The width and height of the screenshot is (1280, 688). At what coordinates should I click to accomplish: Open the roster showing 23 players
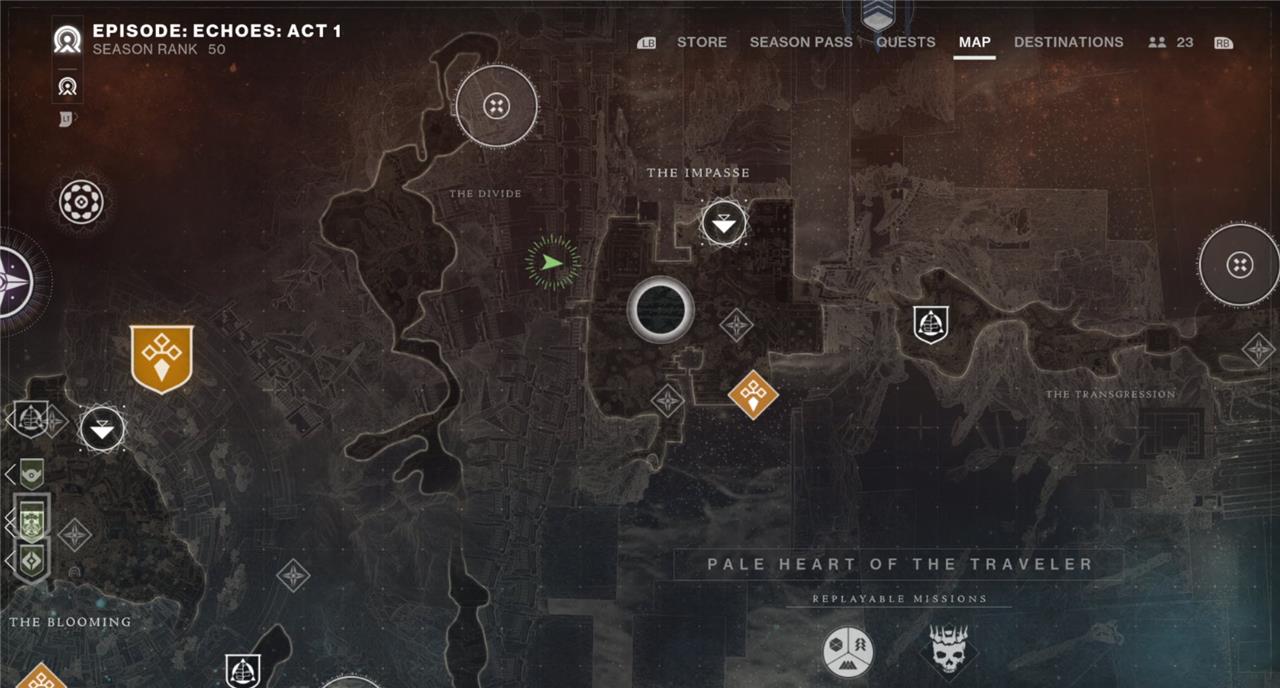[x=1171, y=42]
